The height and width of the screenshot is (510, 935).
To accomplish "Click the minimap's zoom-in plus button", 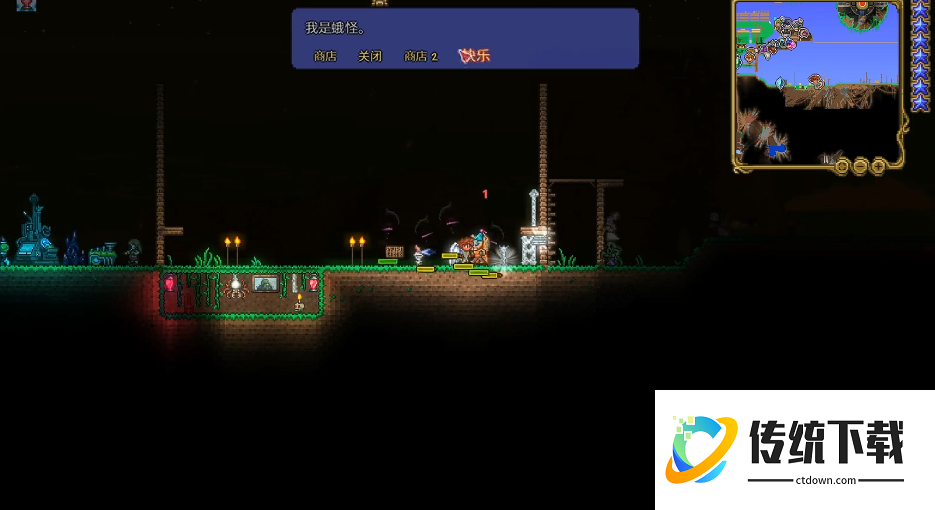I will coord(878,165).
